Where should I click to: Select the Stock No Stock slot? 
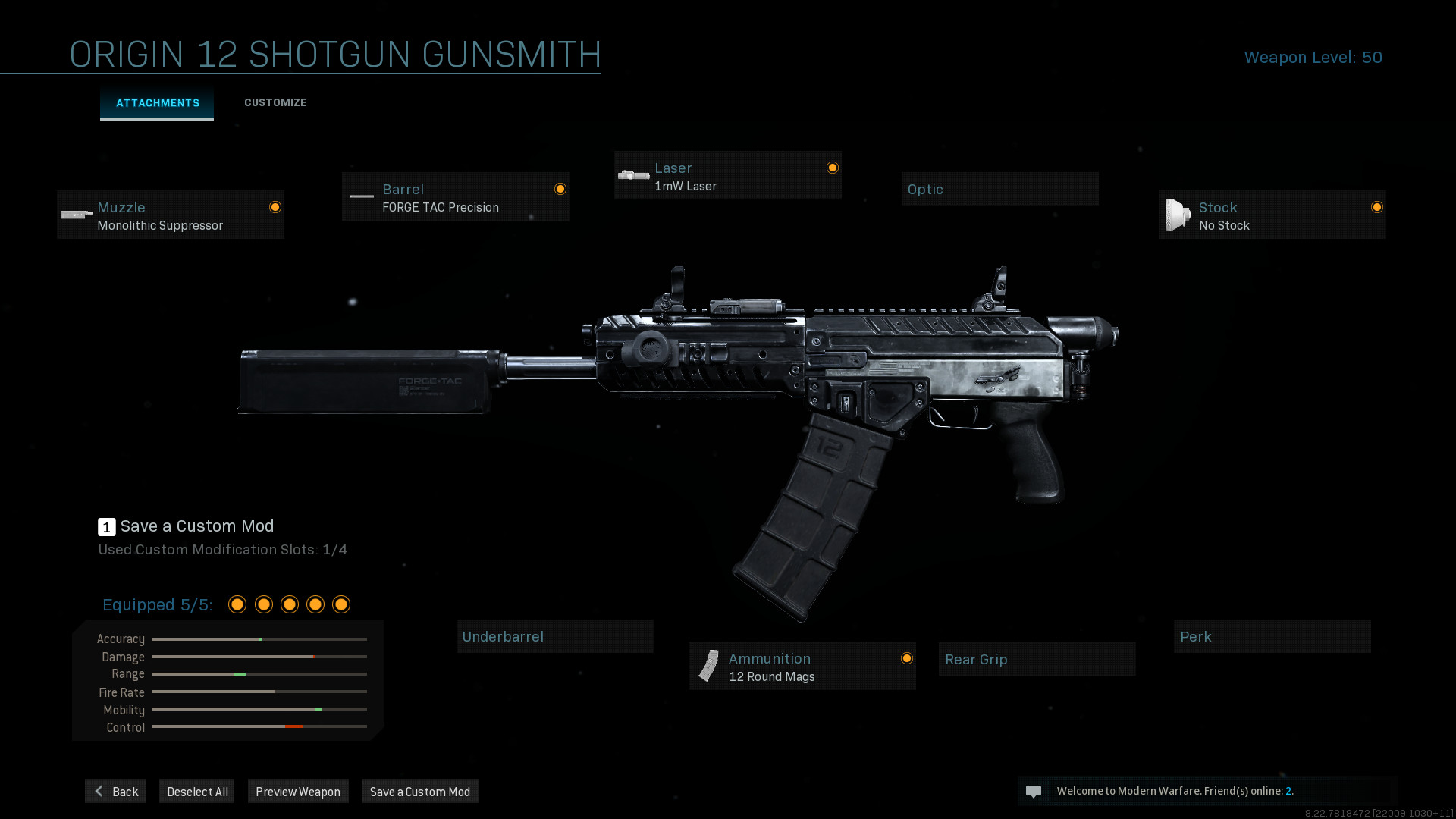[1272, 215]
